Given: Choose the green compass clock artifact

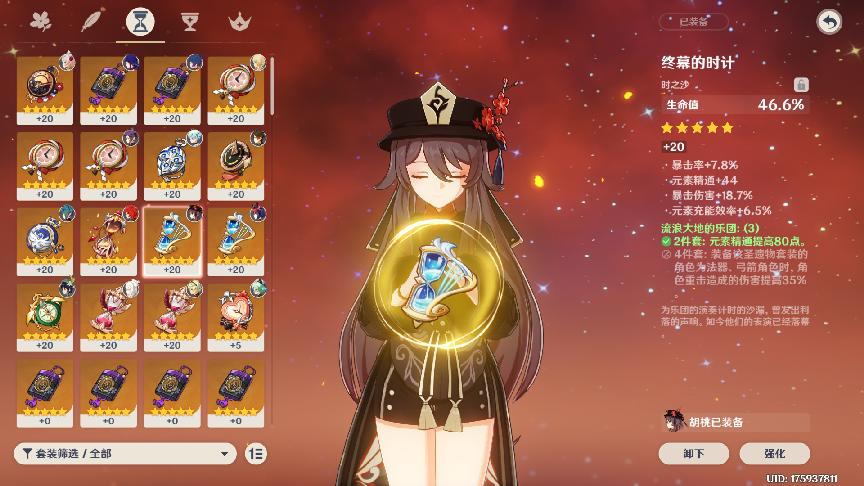Looking at the screenshot, I should 44,312.
